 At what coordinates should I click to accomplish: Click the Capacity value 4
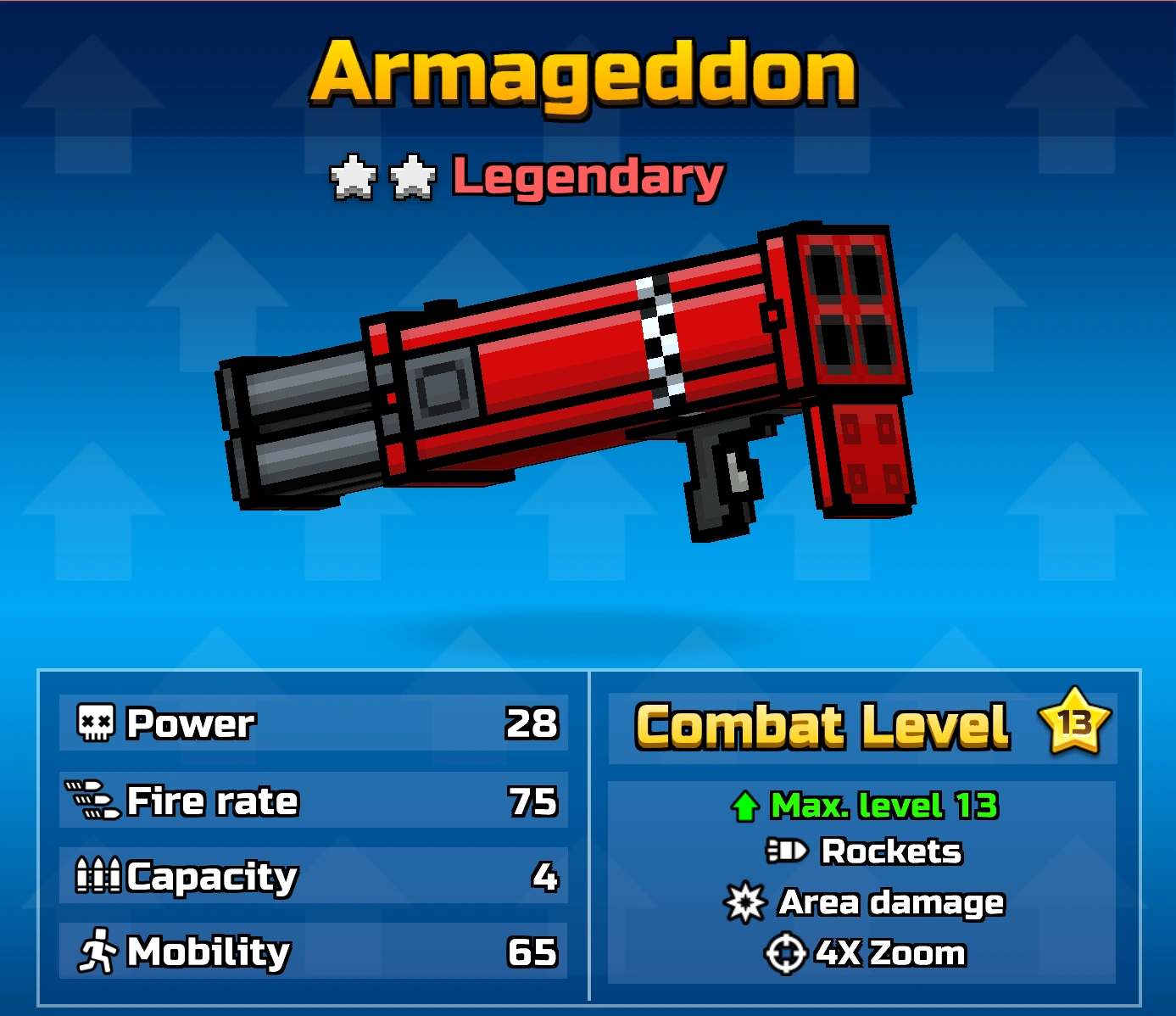(x=548, y=875)
